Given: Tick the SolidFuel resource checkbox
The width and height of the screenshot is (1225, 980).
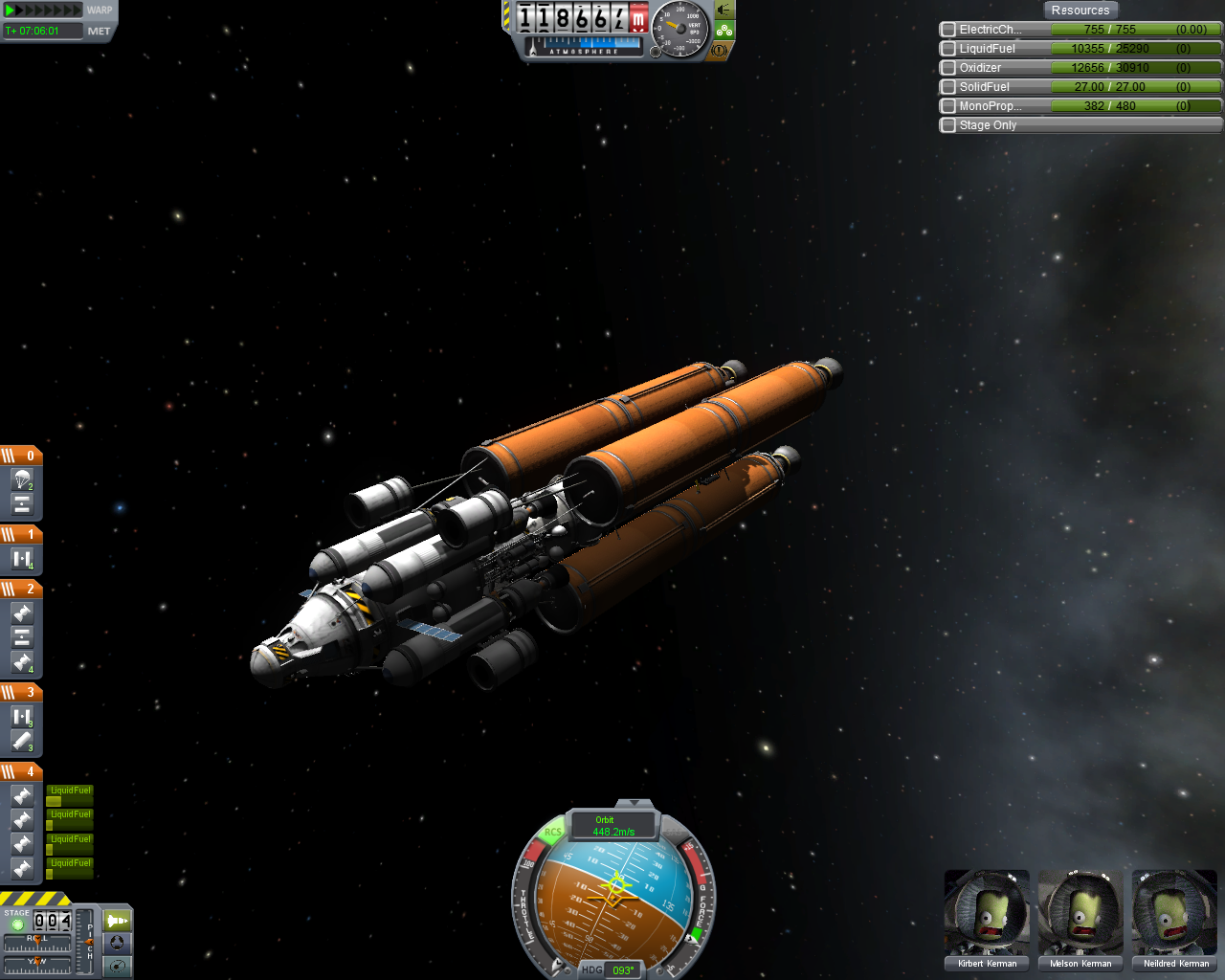Looking at the screenshot, I should click(948, 87).
